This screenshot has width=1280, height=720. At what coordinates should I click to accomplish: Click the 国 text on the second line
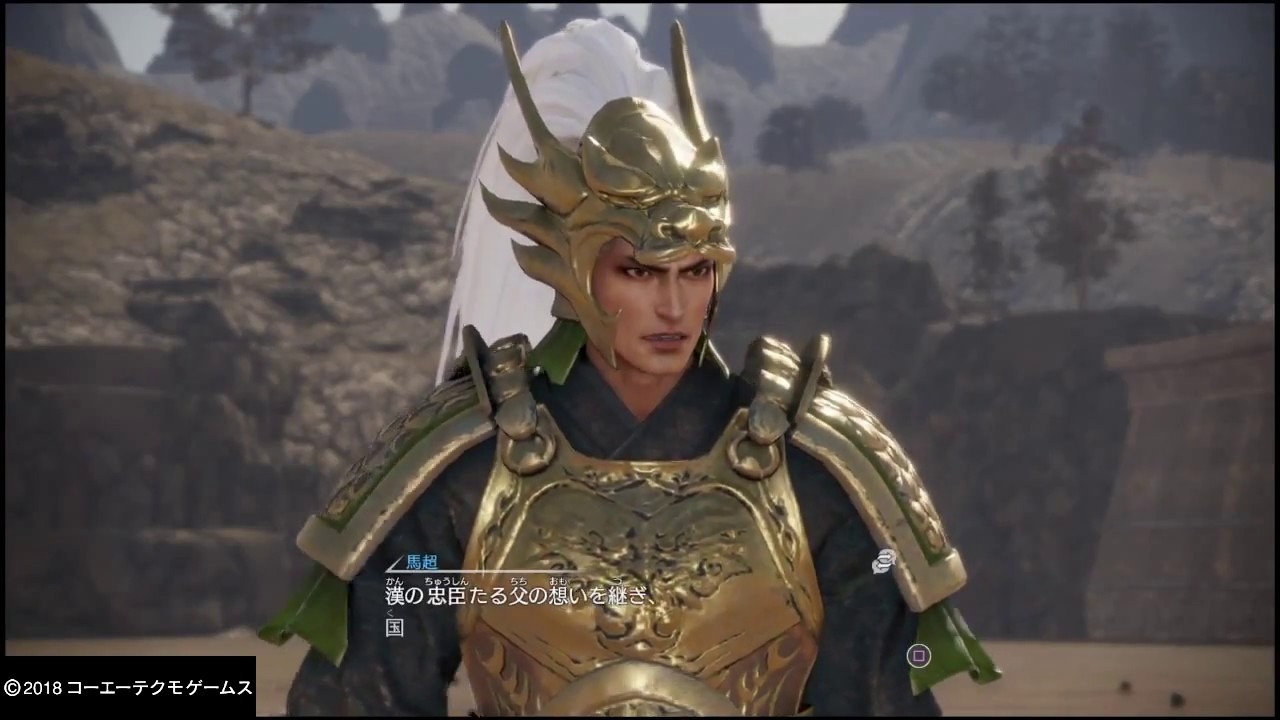click(393, 628)
